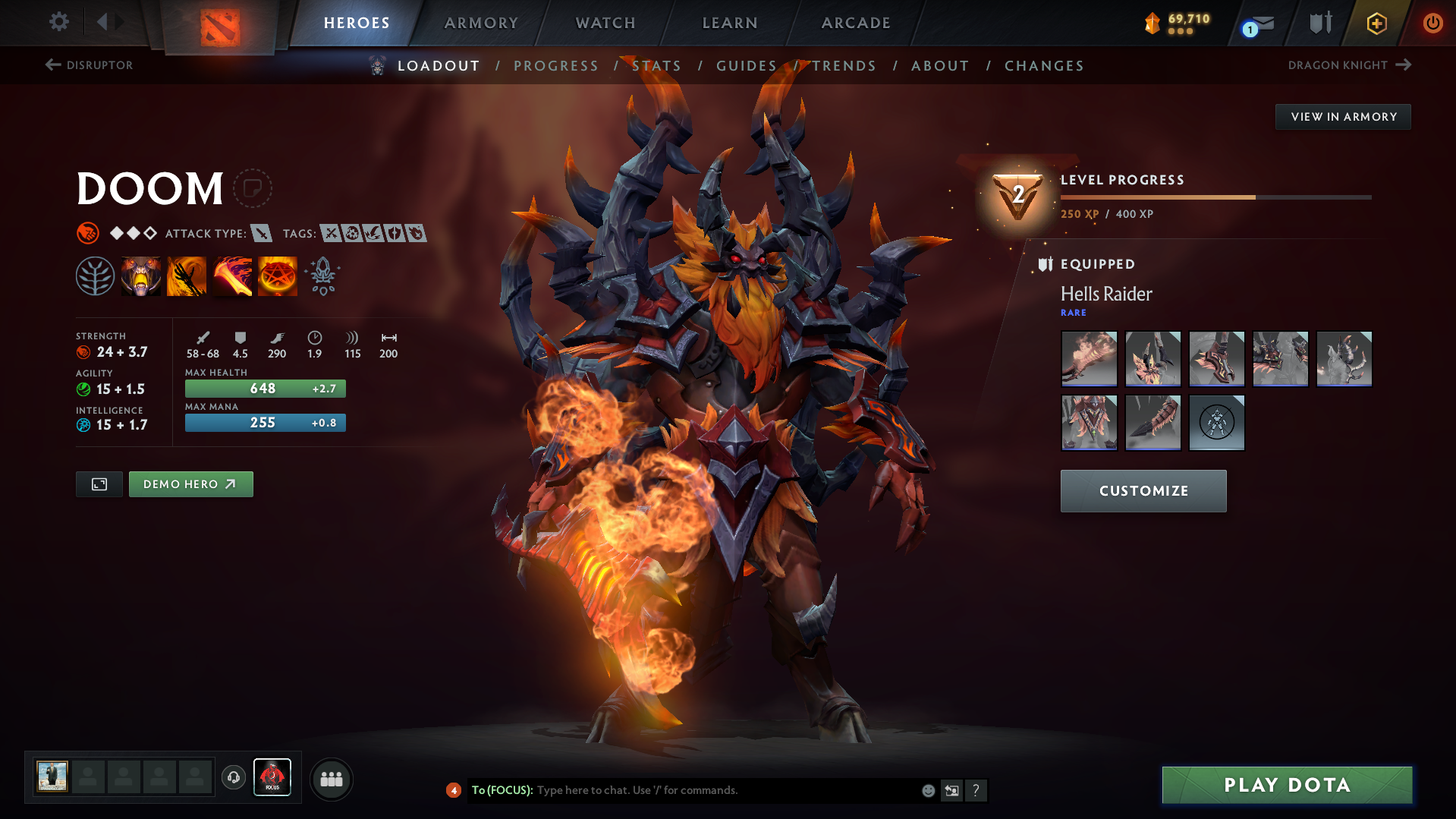Select the Devour ability icon

point(141,275)
